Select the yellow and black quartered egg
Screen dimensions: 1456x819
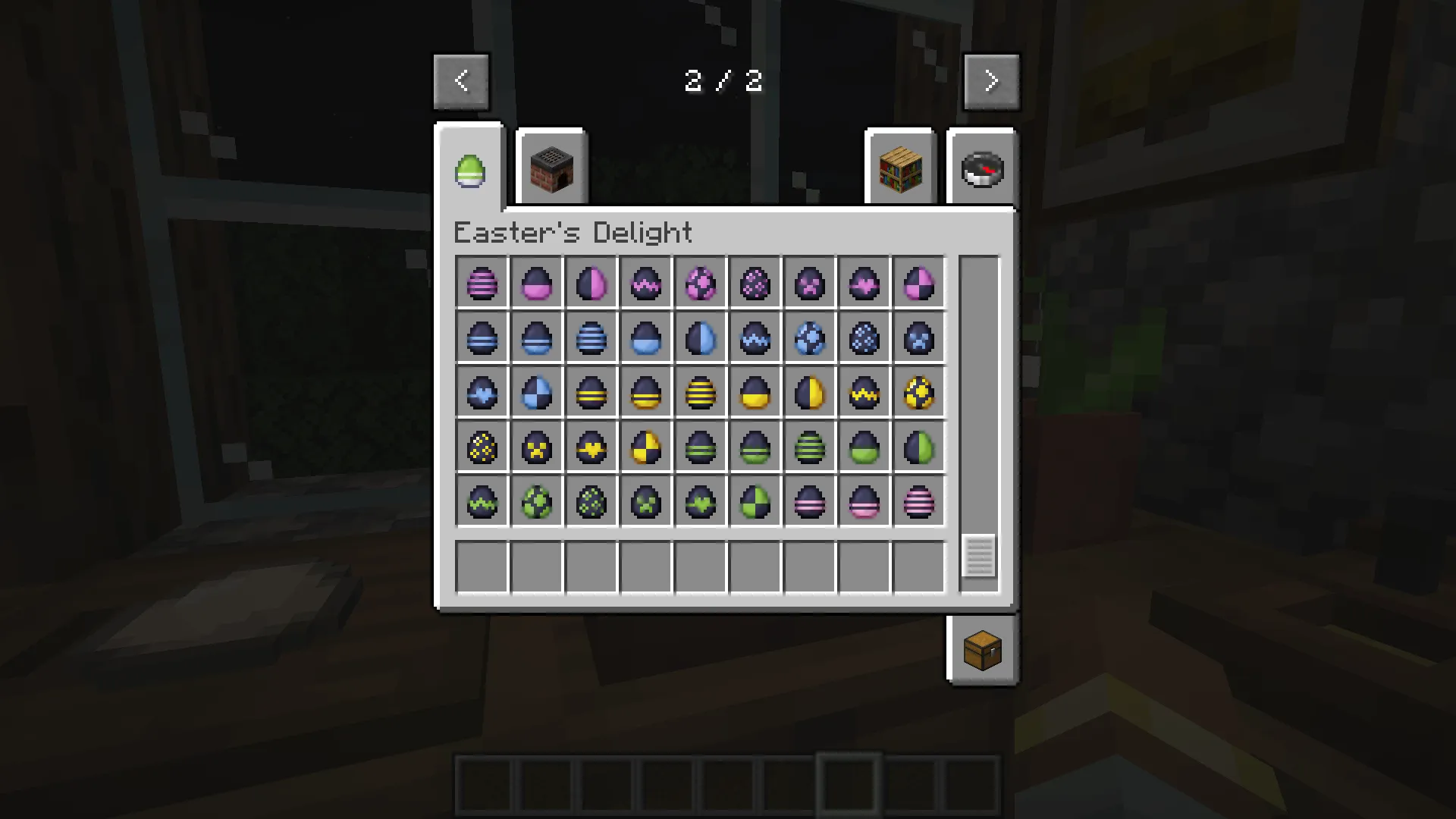[646, 447]
